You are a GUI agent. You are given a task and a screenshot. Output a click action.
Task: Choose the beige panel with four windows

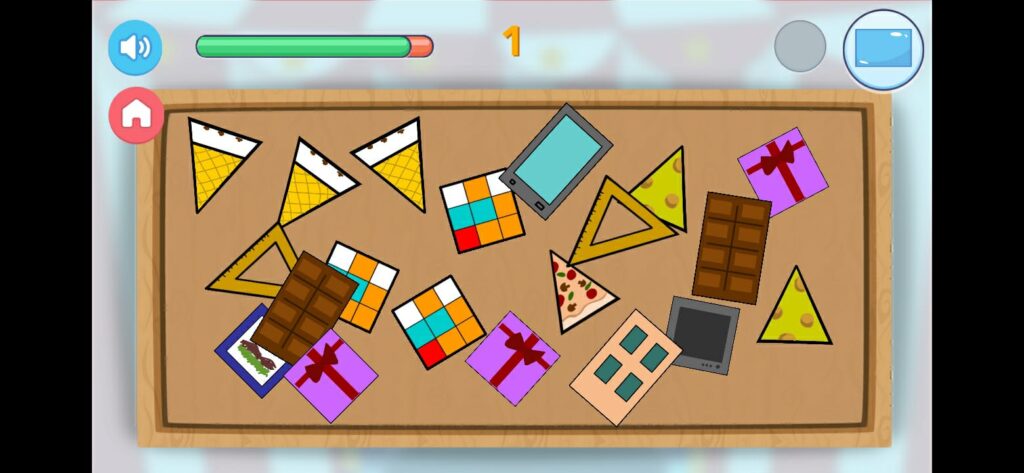click(x=626, y=365)
